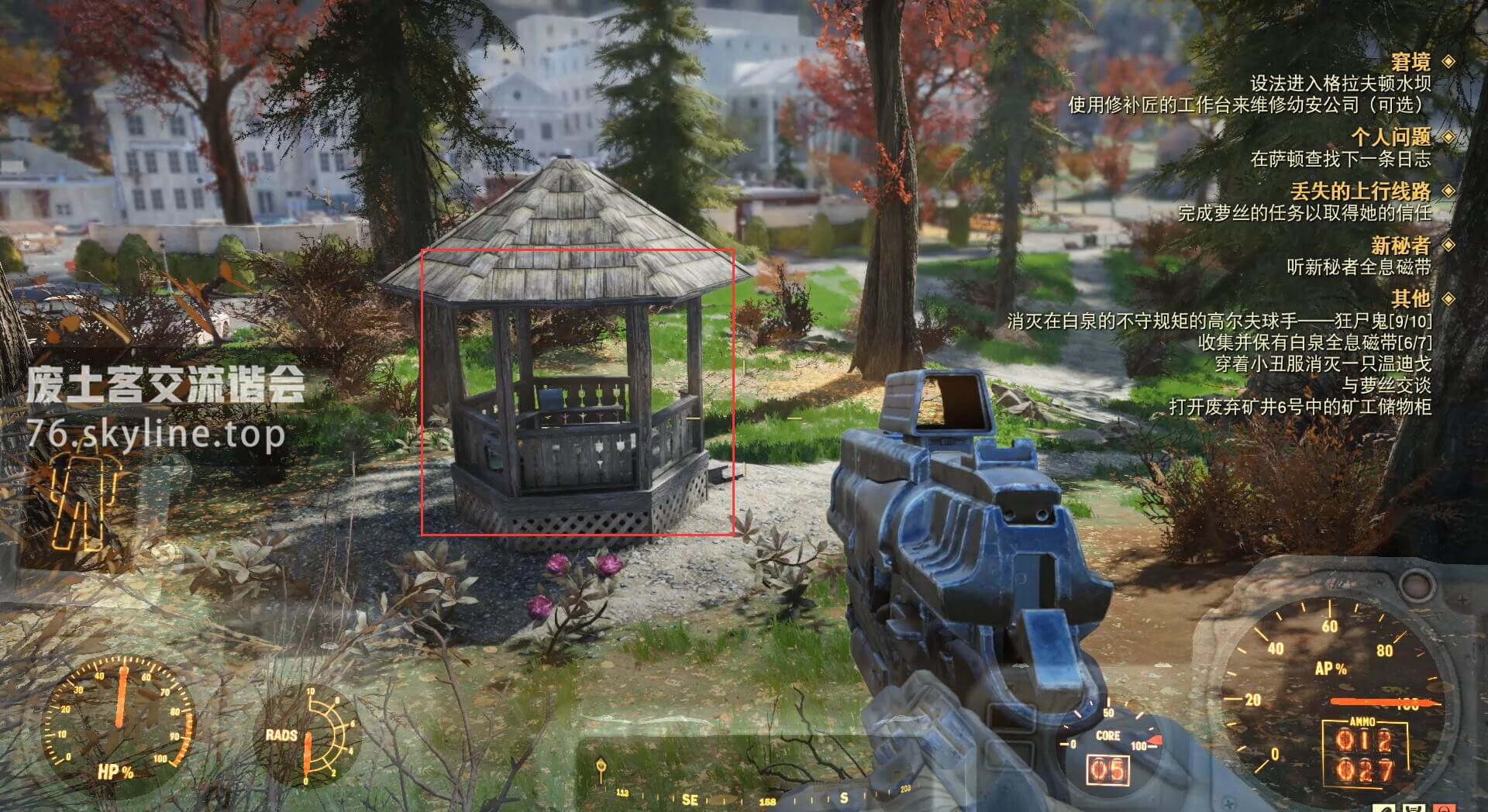Image resolution: width=1488 pixels, height=812 pixels.
Task: Select the 其他 quest category heading
Action: [x=1410, y=298]
